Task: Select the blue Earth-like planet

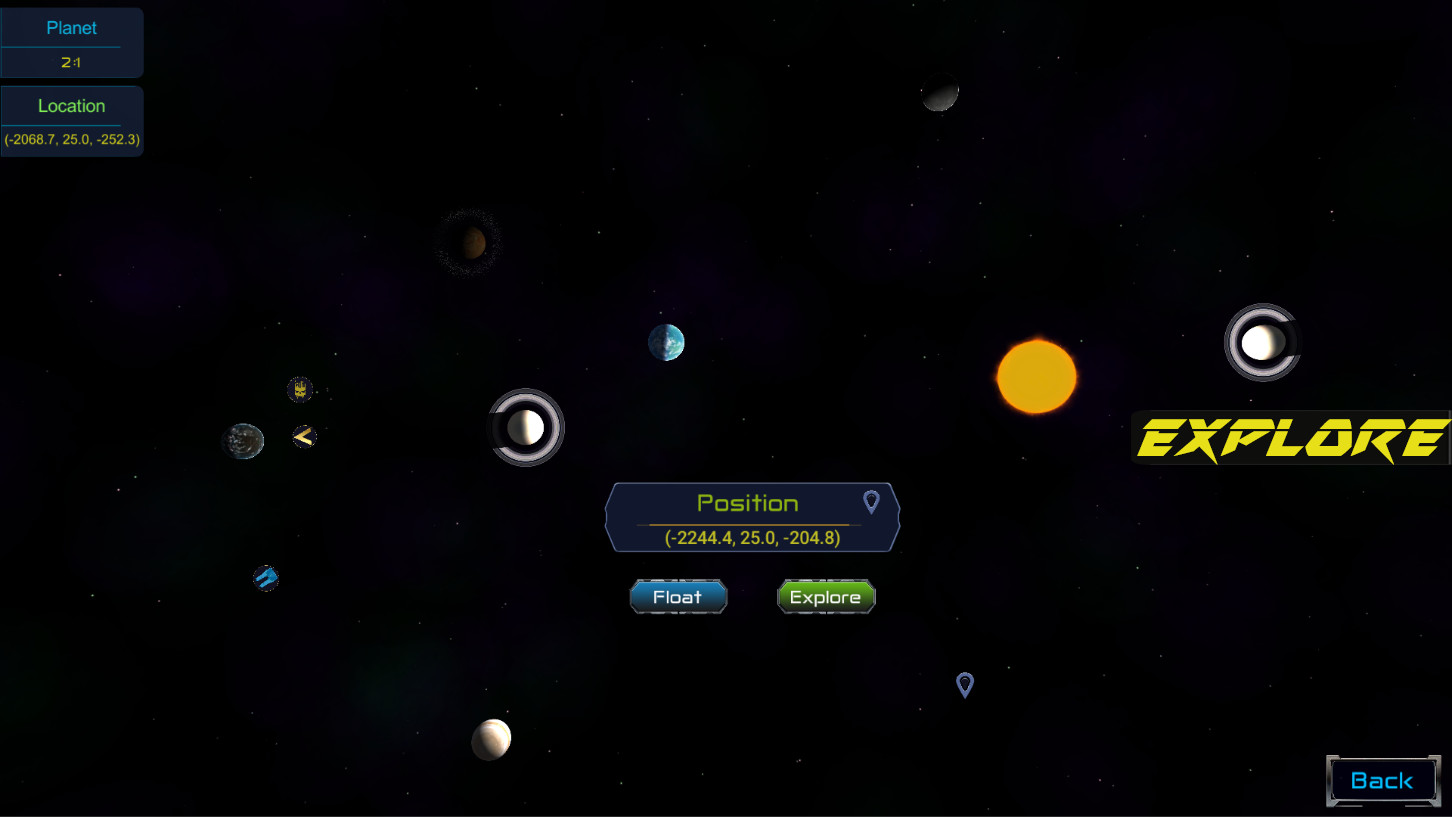Action: 666,342
